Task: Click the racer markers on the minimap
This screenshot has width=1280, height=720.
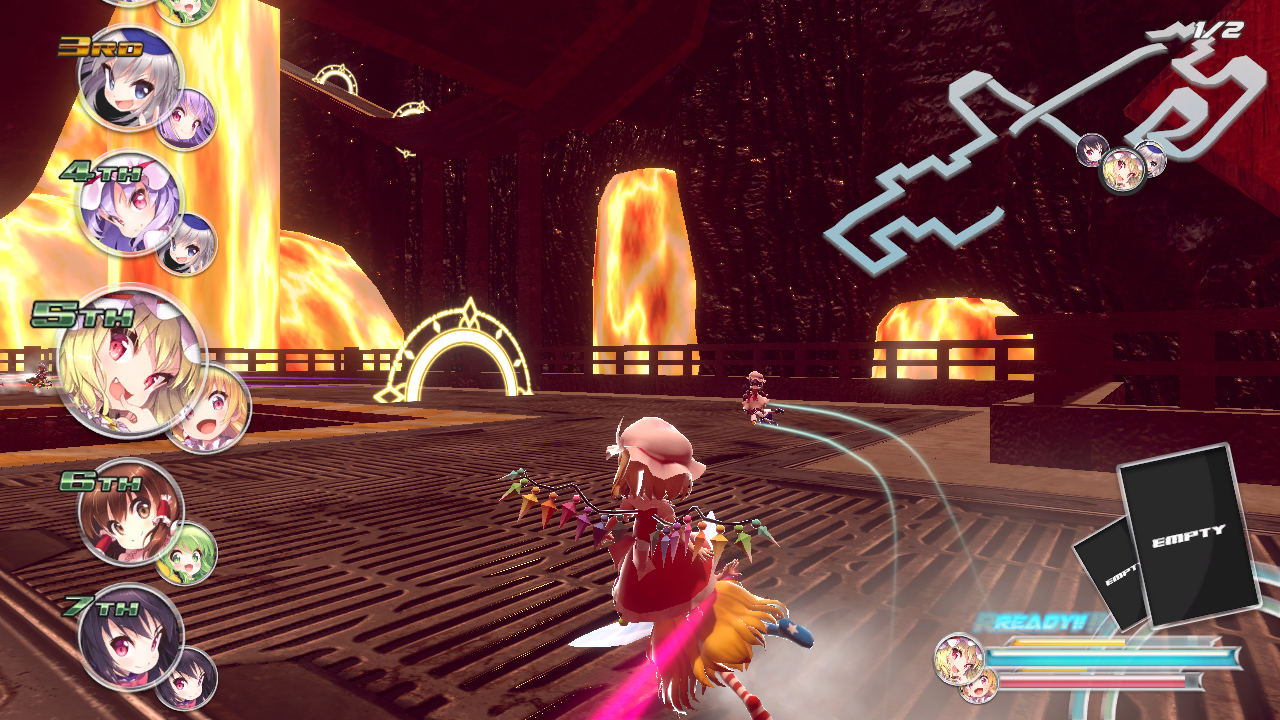Action: click(x=1122, y=165)
